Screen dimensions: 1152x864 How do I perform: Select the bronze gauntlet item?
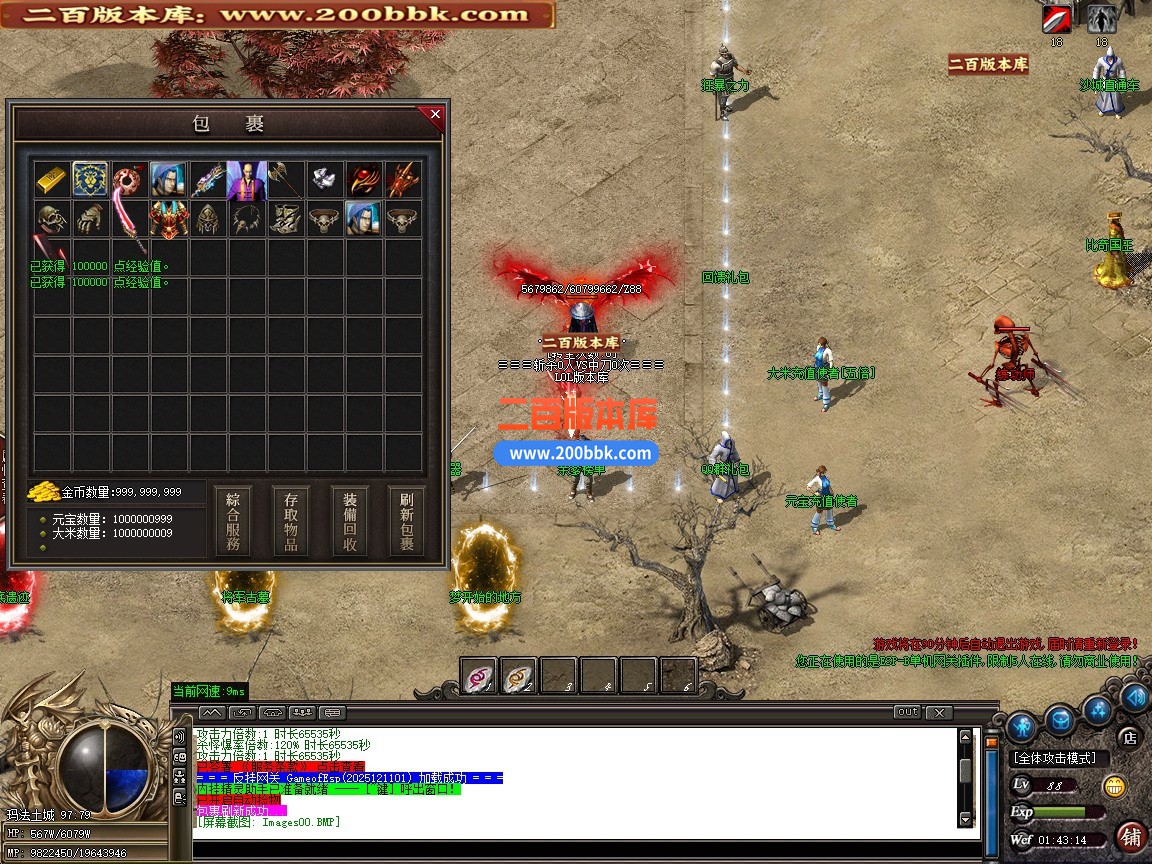(91, 219)
